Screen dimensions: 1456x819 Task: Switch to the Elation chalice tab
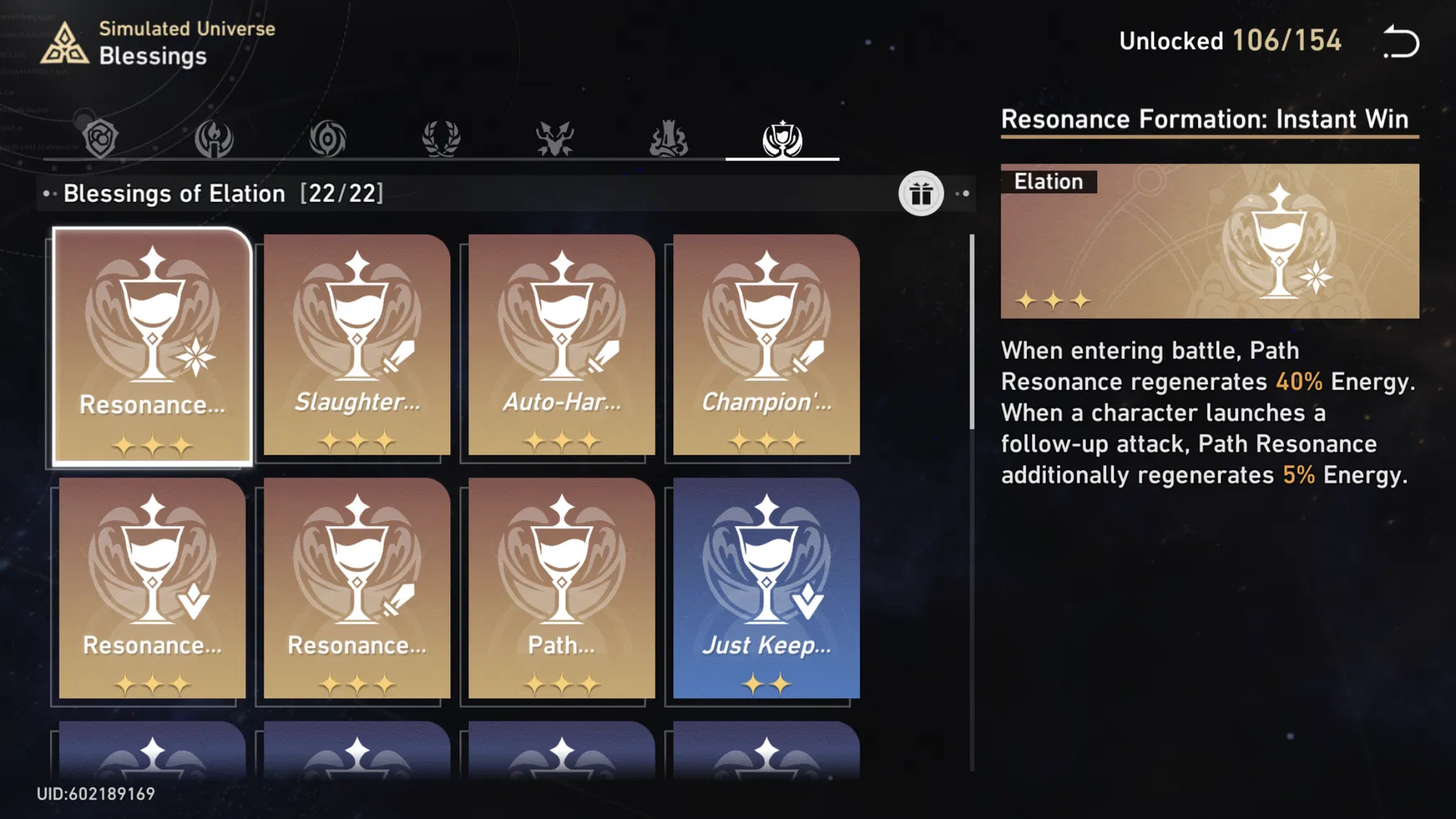(782, 138)
